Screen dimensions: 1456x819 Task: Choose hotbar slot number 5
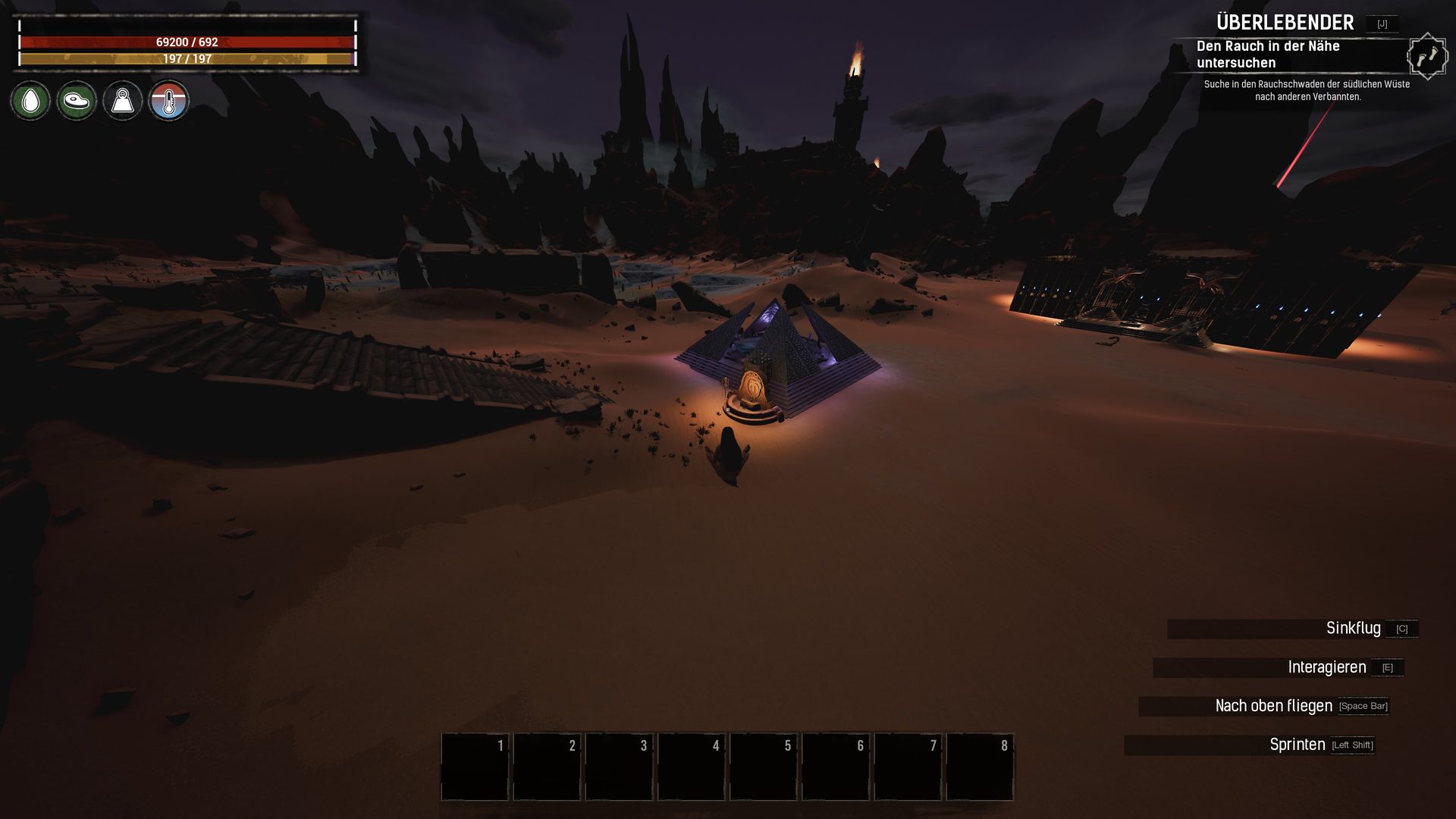click(x=763, y=766)
